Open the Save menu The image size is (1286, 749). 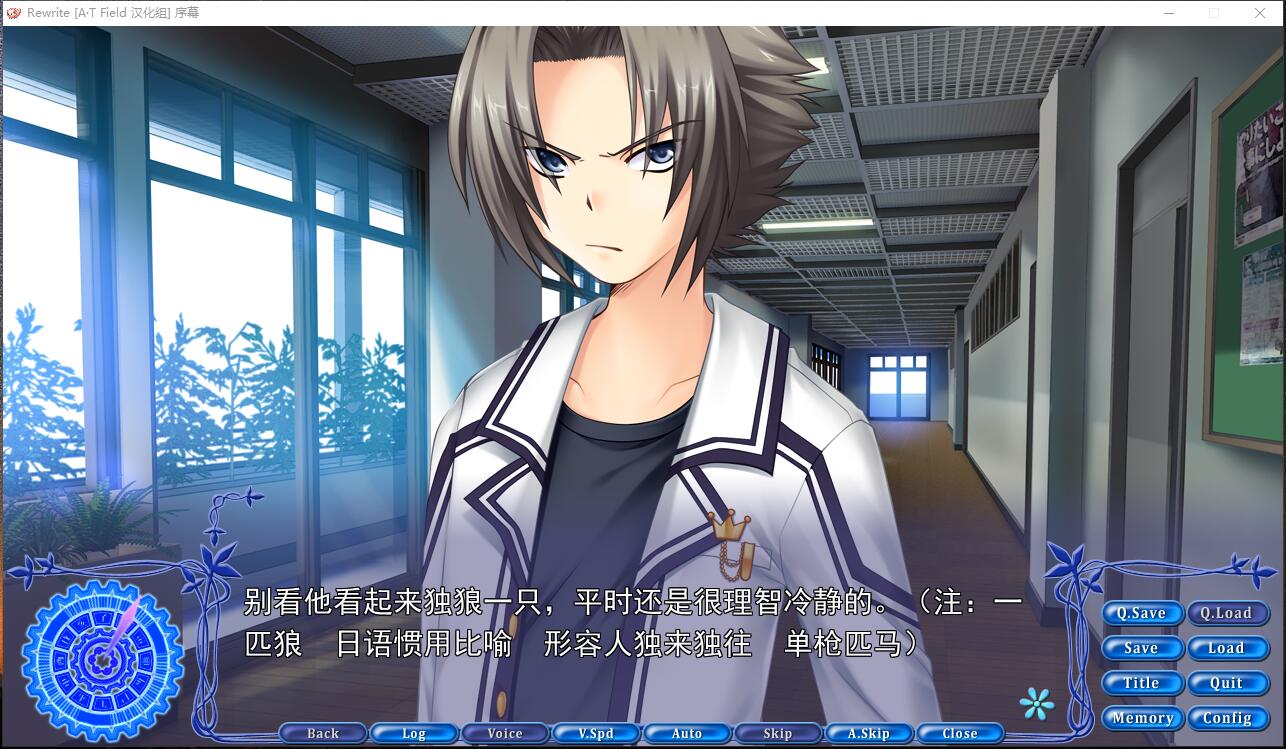(x=1142, y=648)
